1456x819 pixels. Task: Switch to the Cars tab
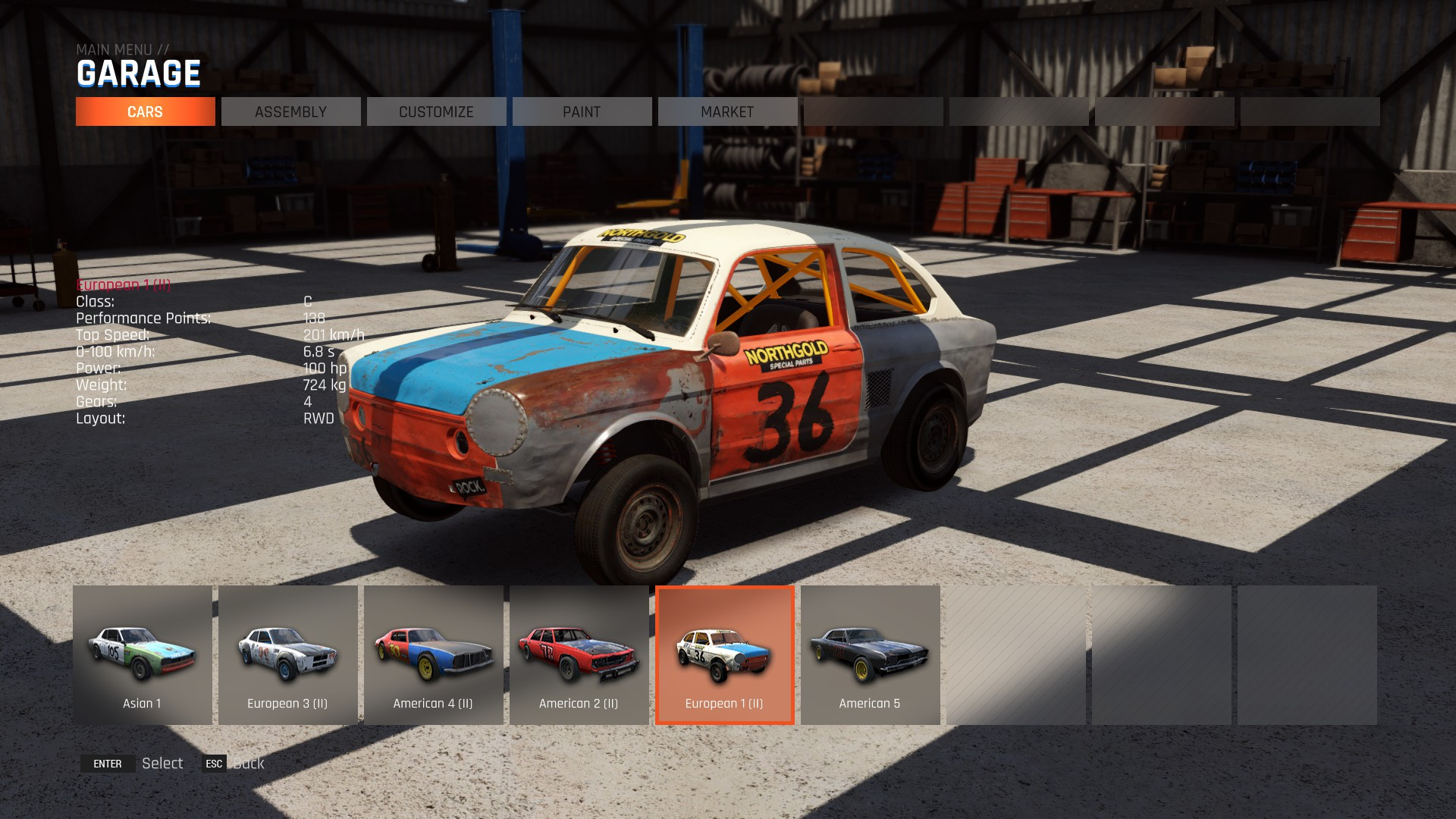pyautogui.click(x=145, y=111)
